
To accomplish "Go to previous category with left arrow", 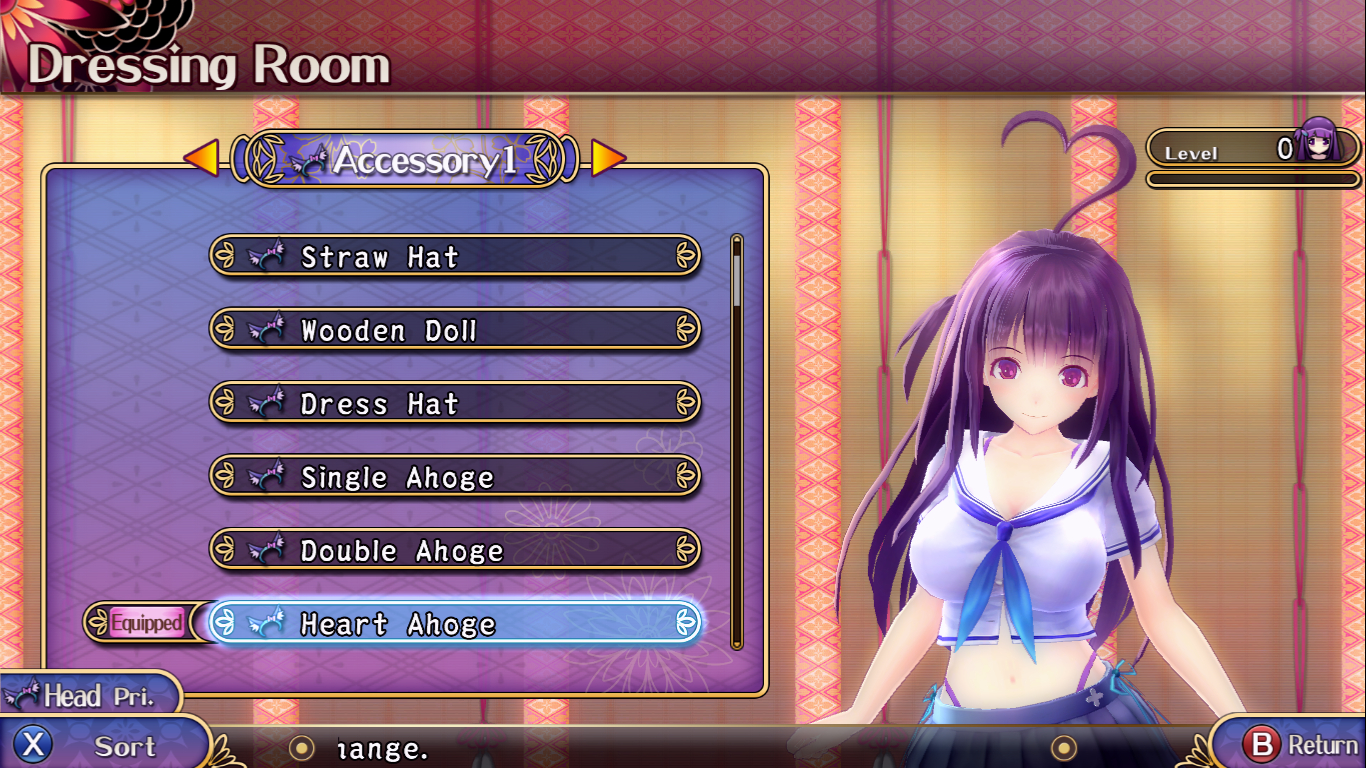I will pyautogui.click(x=202, y=158).
